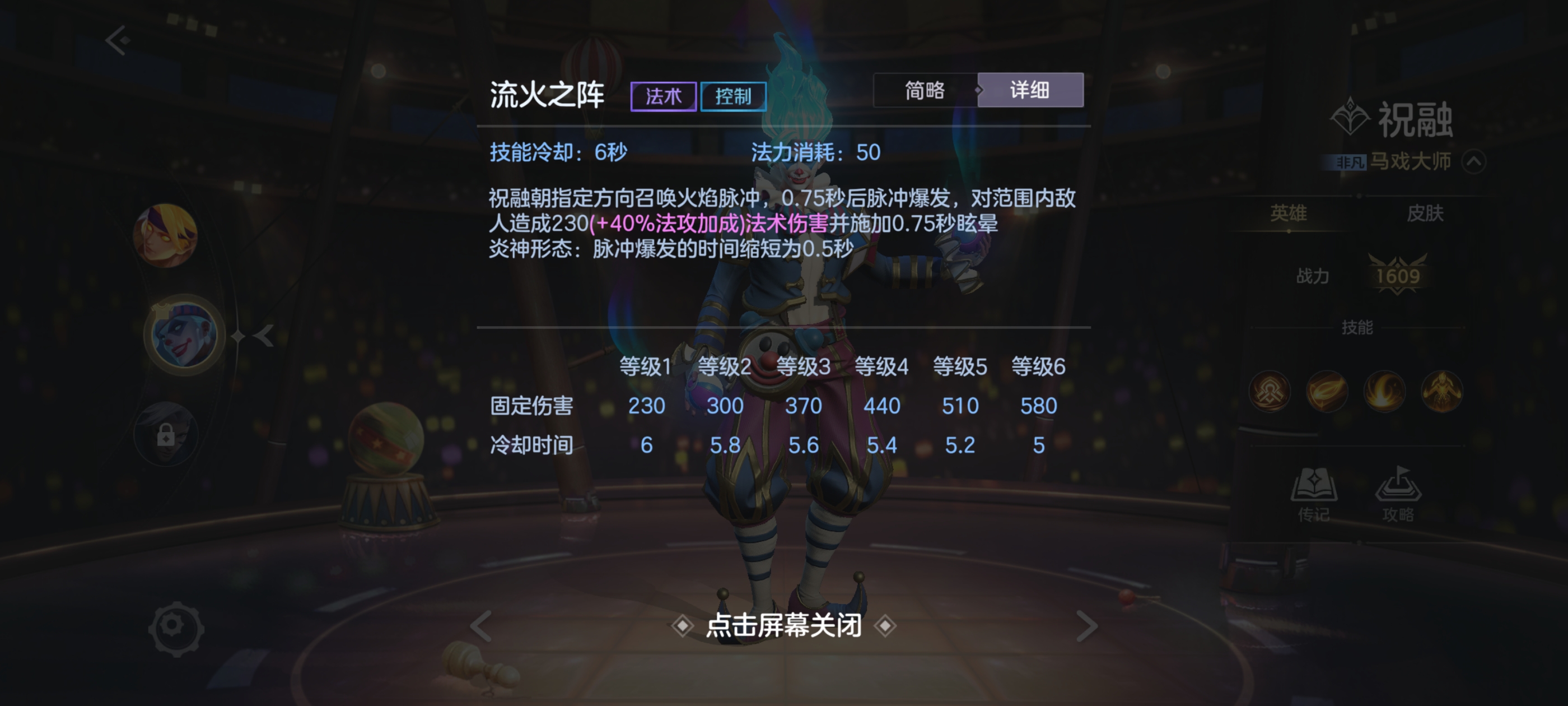The image size is (1568, 706).
Task: Open the flame projectile skill icon
Action: pos(1327,392)
